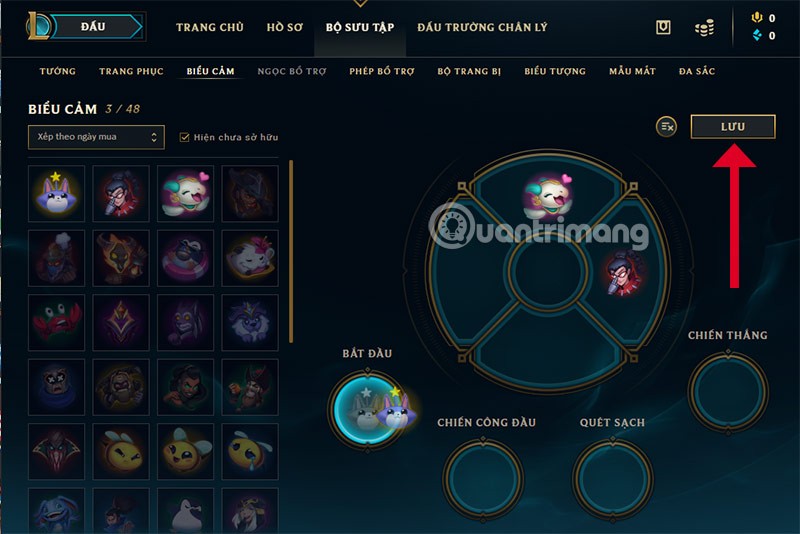The image size is (800, 534).
Task: Go to TRANG CHỦ home page
Action: pyautogui.click(x=210, y=27)
